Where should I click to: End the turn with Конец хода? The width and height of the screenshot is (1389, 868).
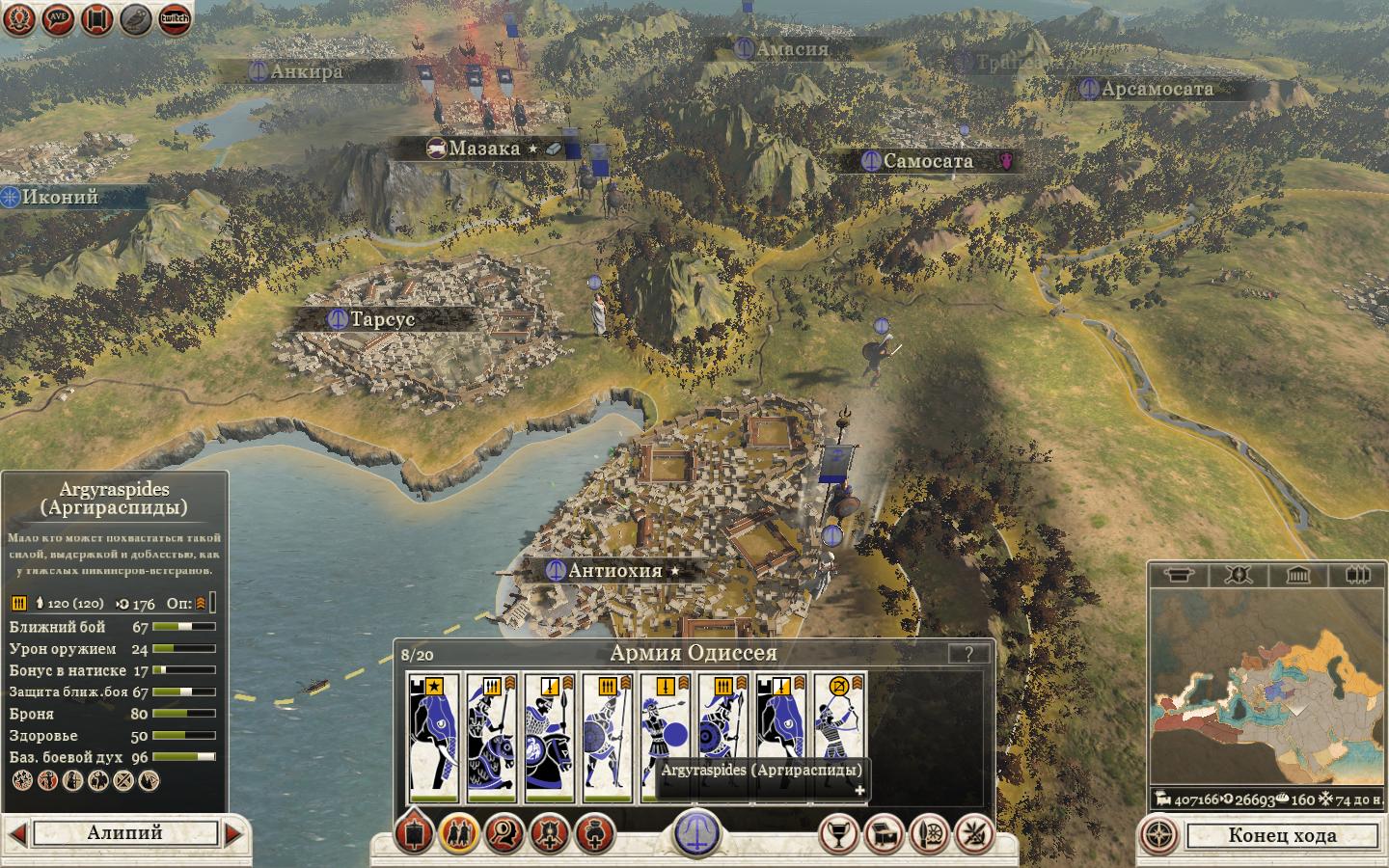tap(1282, 835)
